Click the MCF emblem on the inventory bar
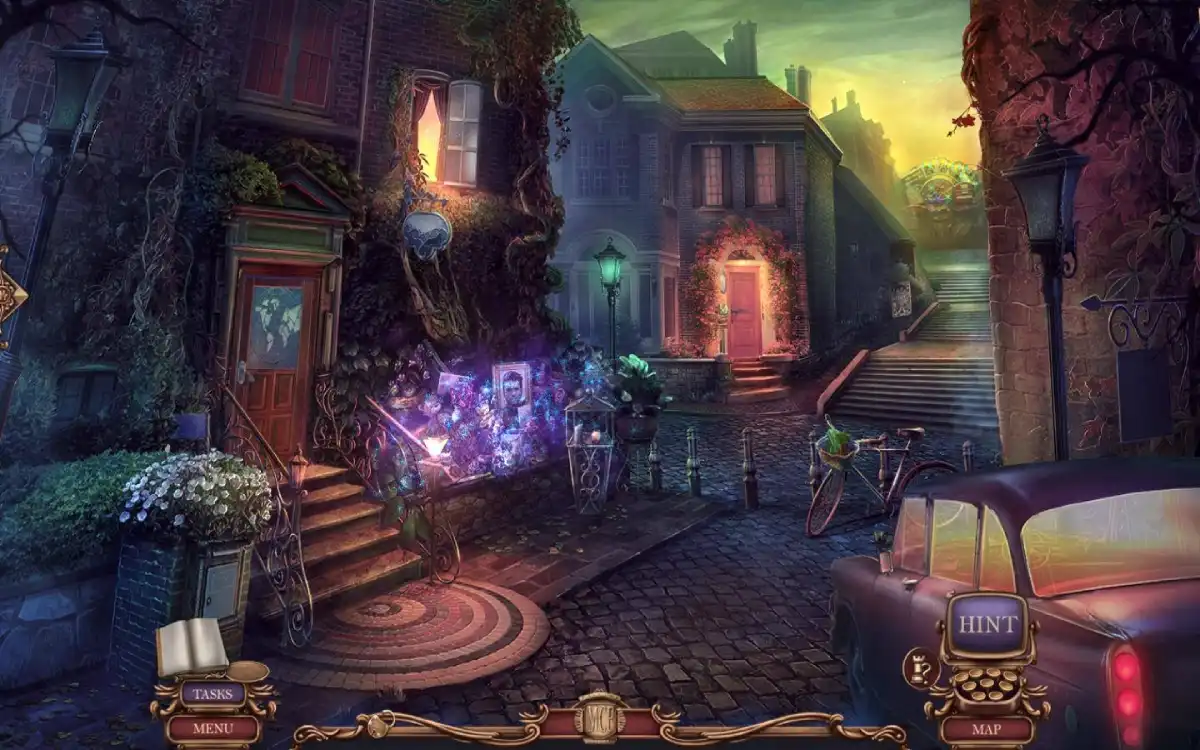Screen dimensions: 1200x750 pyautogui.click(x=600, y=718)
